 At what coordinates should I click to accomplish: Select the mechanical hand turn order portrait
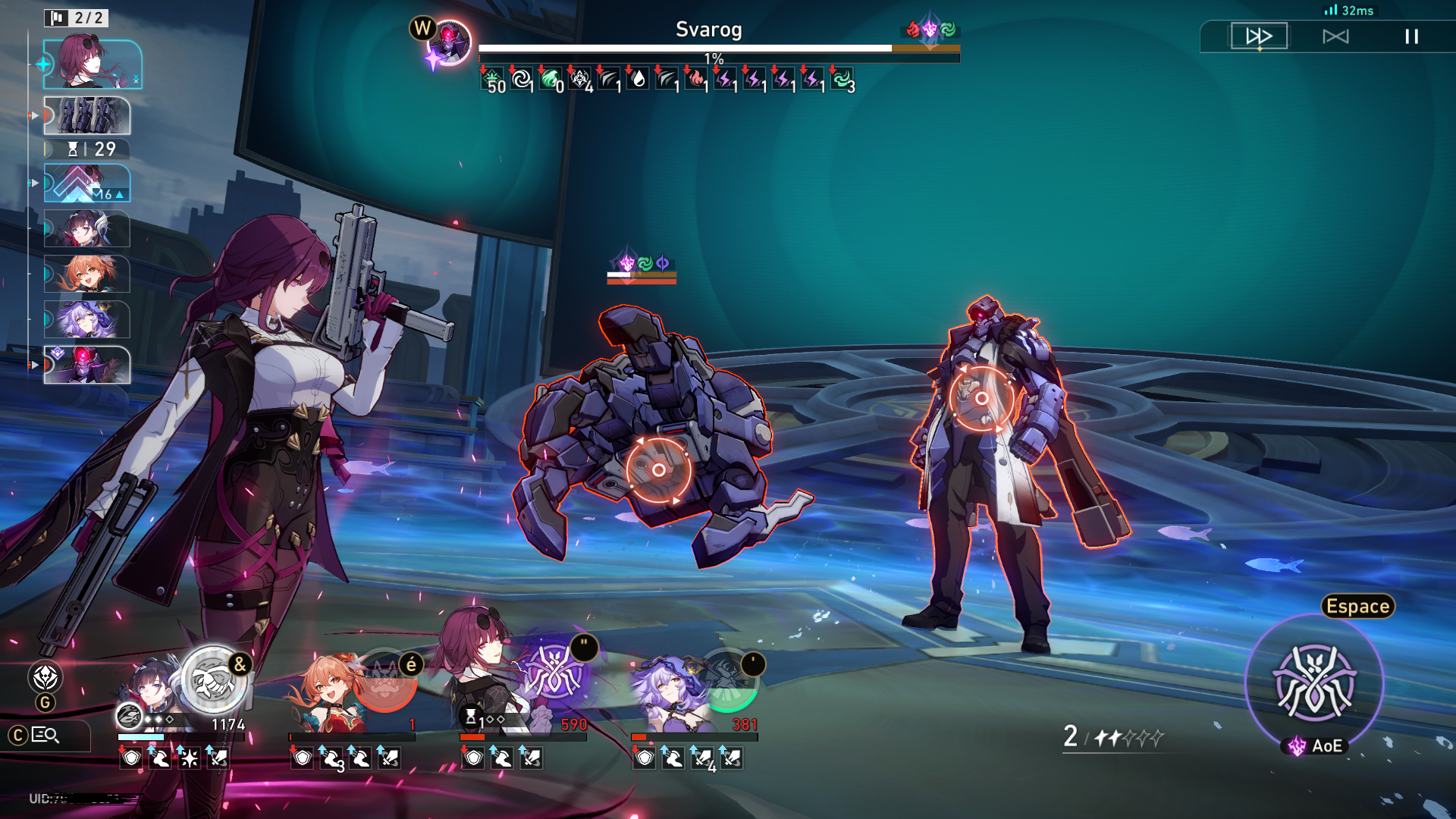click(87, 115)
